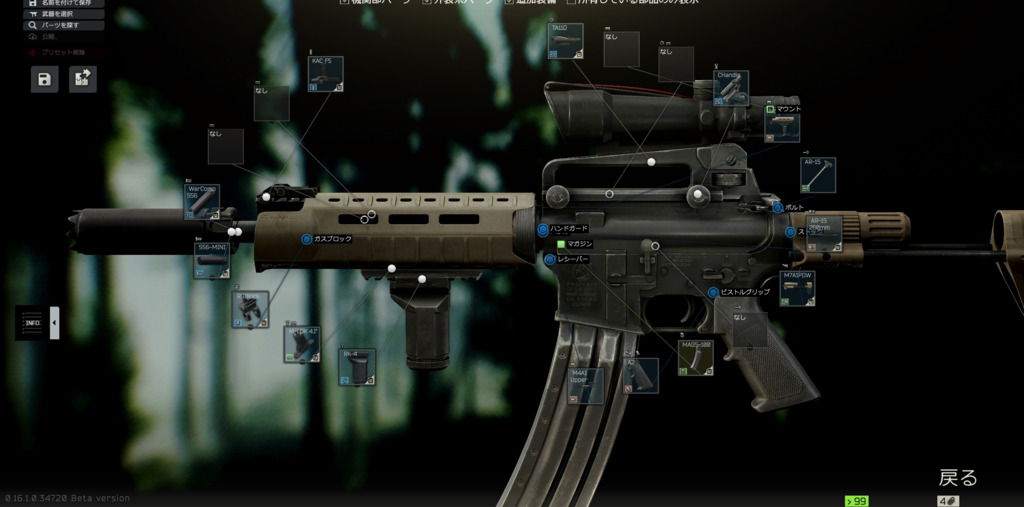Select the TA110 scope slot
Image resolution: width=1024 pixels, height=507 pixels.
pyautogui.click(x=566, y=41)
